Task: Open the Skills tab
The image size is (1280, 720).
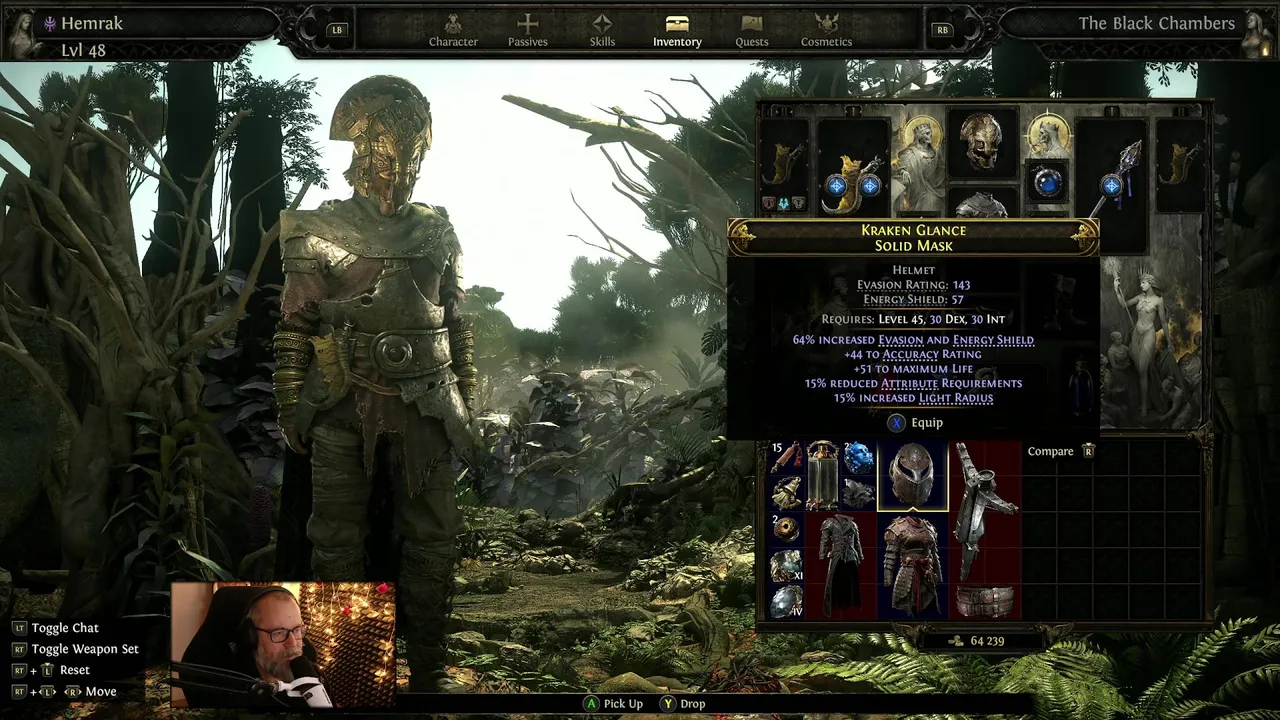Action: coord(602,29)
